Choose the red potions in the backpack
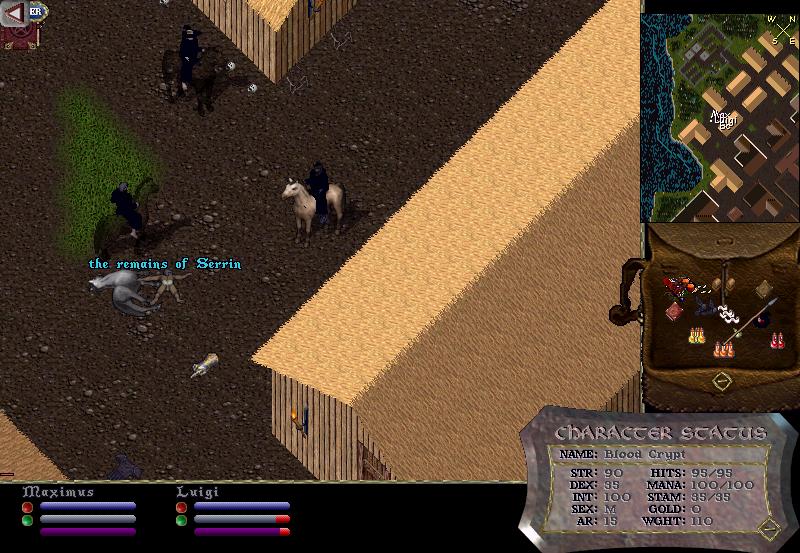Viewport: 800px width, 553px height. [777, 340]
